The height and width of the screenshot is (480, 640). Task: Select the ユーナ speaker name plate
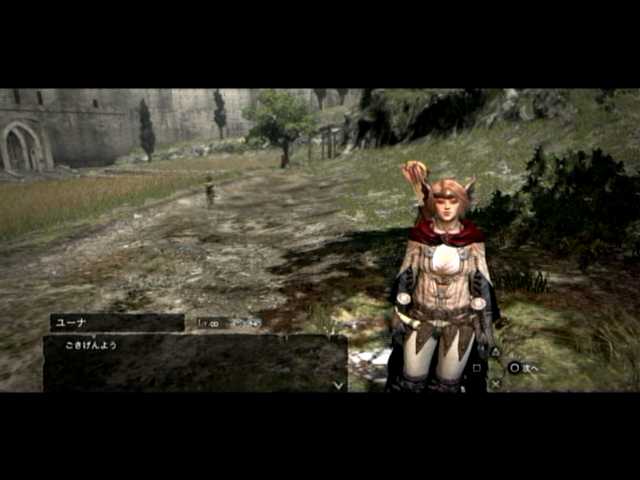tap(117, 322)
